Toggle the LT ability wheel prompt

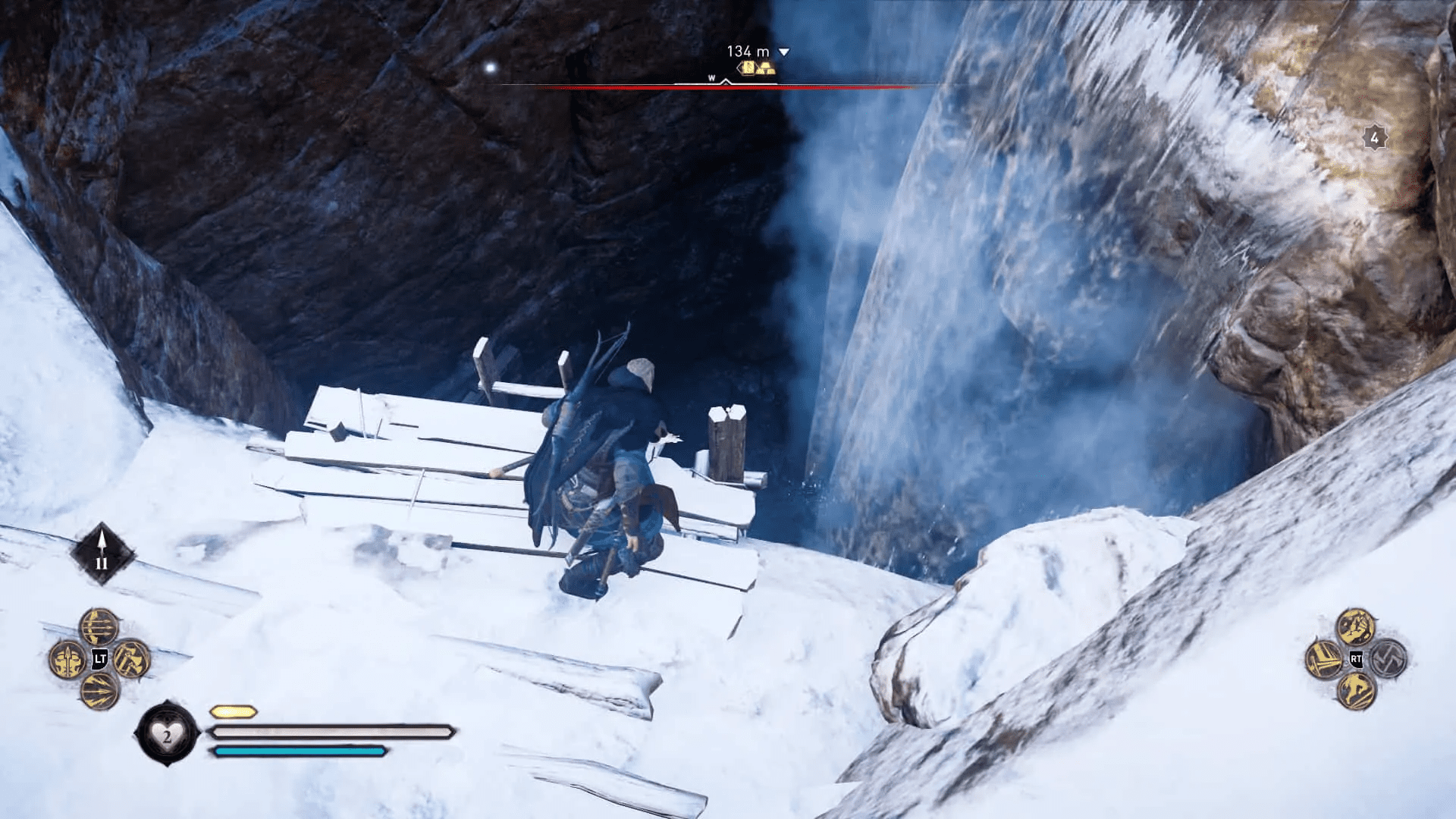point(99,659)
